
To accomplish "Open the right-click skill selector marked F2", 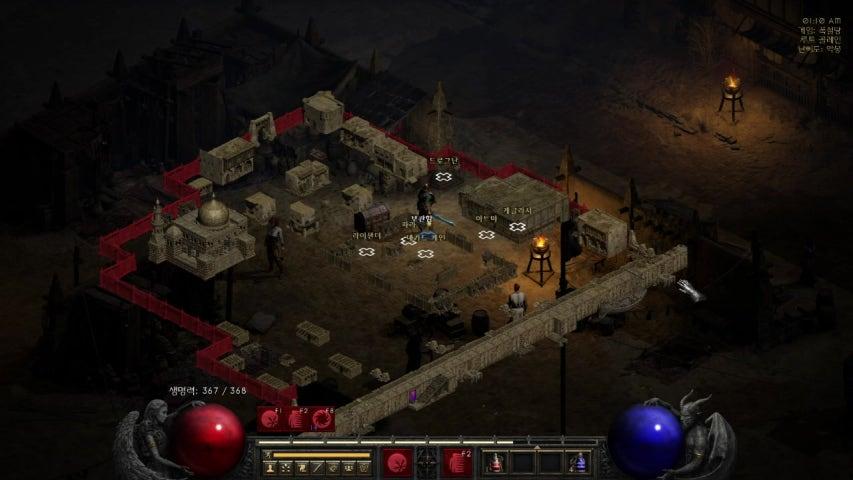I will pyautogui.click(x=457, y=462).
